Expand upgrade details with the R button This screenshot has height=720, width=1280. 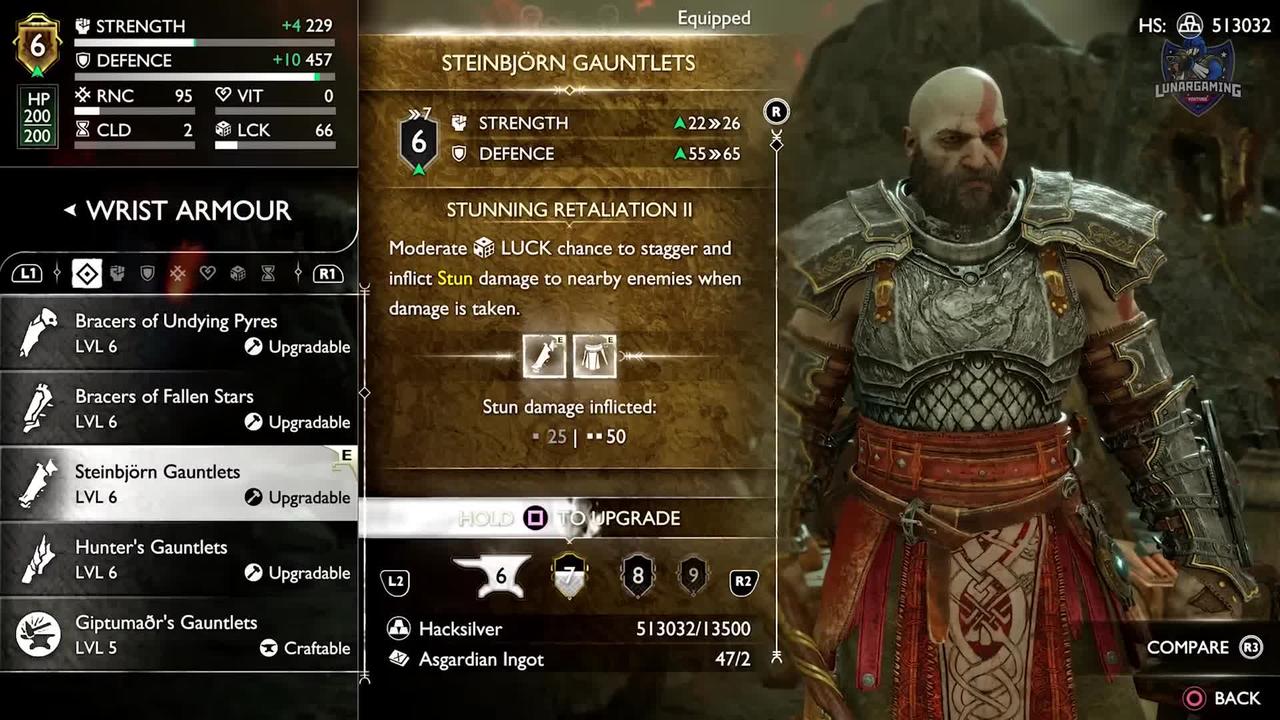click(776, 112)
